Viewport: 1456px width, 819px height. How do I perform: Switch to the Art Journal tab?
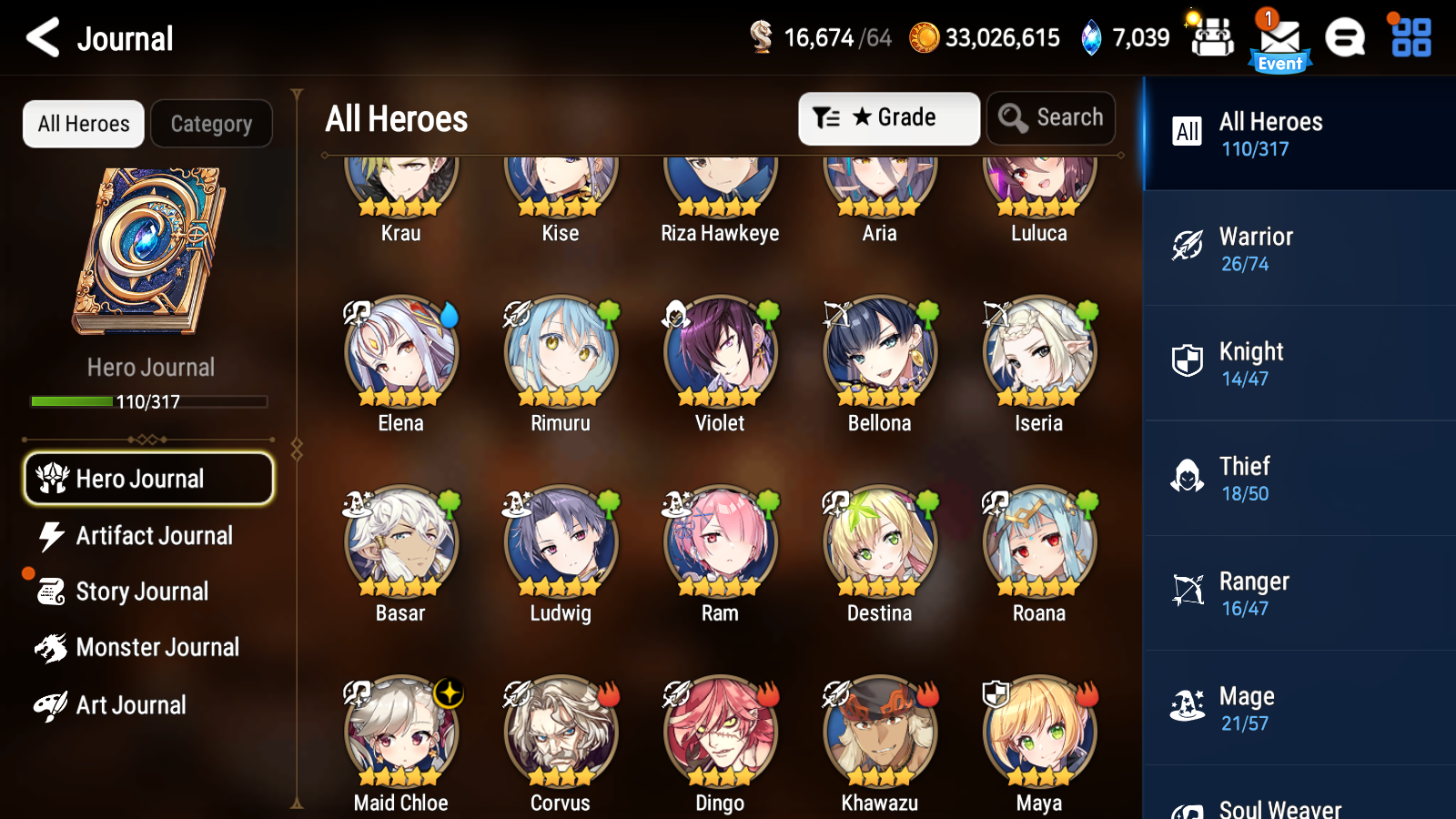[132, 704]
